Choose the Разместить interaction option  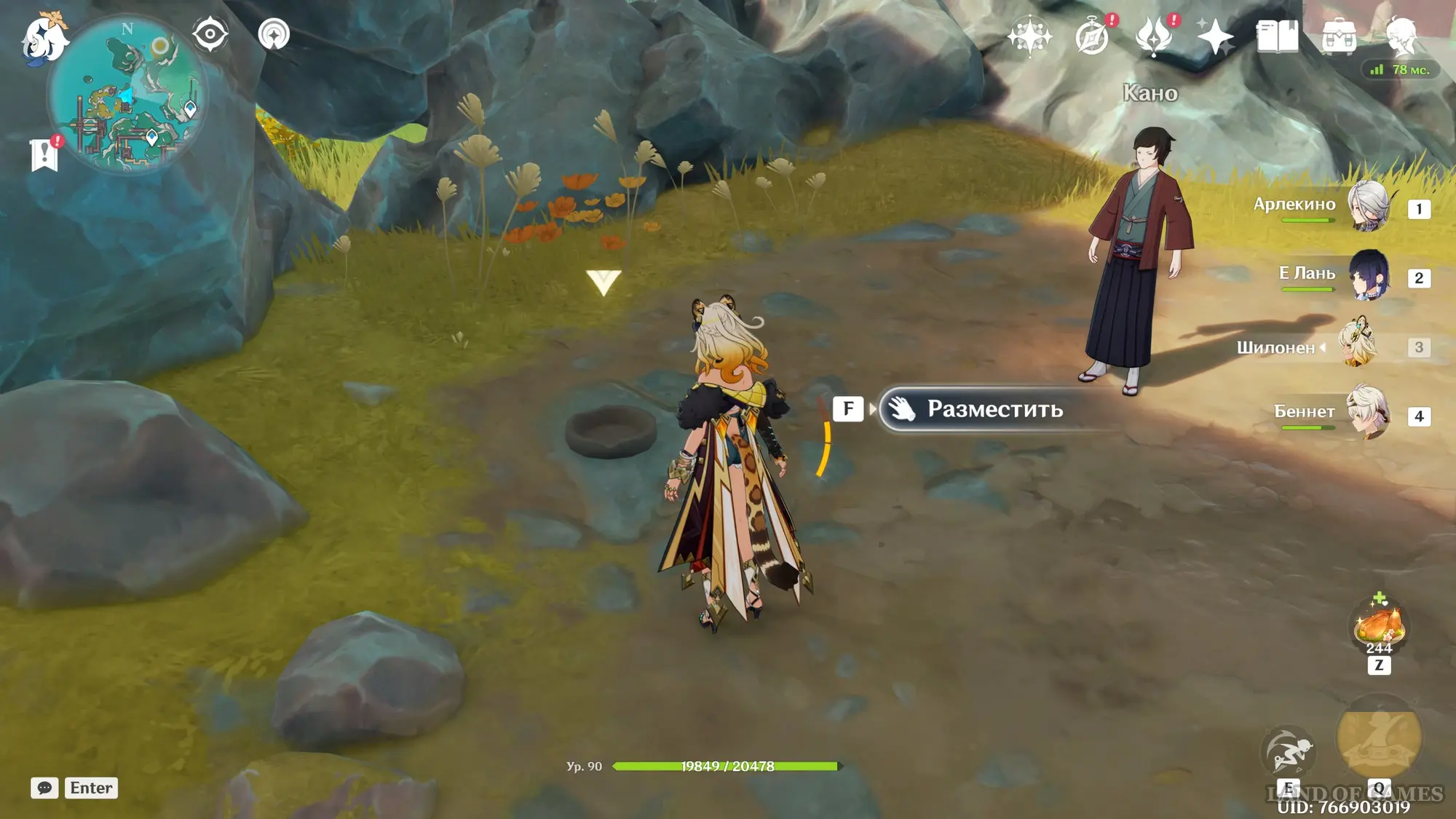pyautogui.click(x=994, y=409)
